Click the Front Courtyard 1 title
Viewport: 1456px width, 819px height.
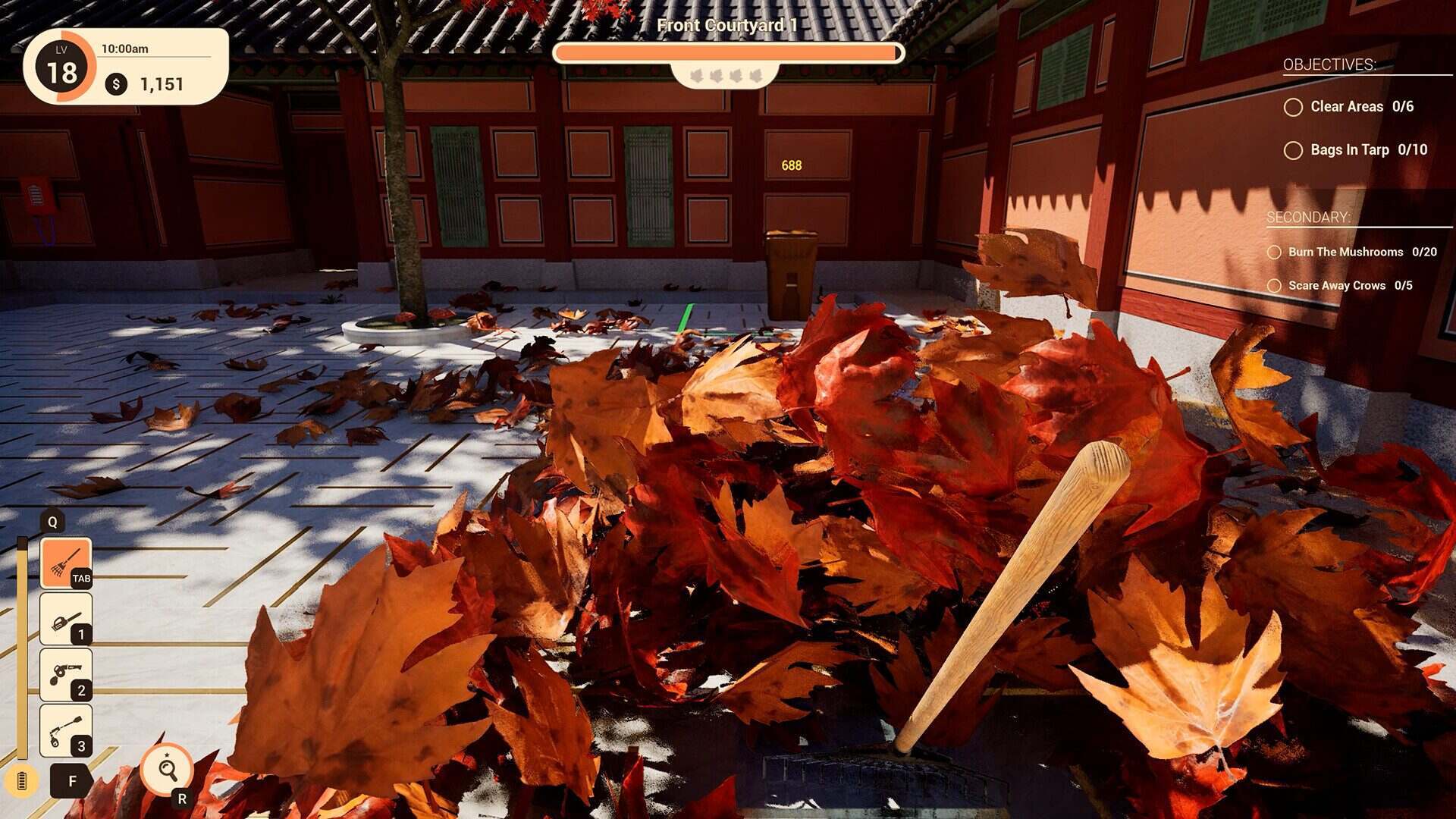point(726,25)
